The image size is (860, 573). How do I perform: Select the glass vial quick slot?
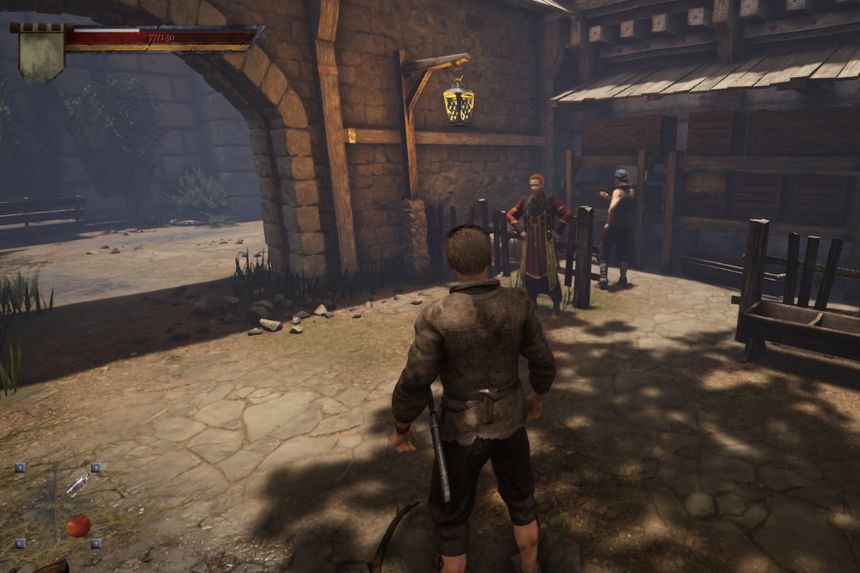point(77,485)
